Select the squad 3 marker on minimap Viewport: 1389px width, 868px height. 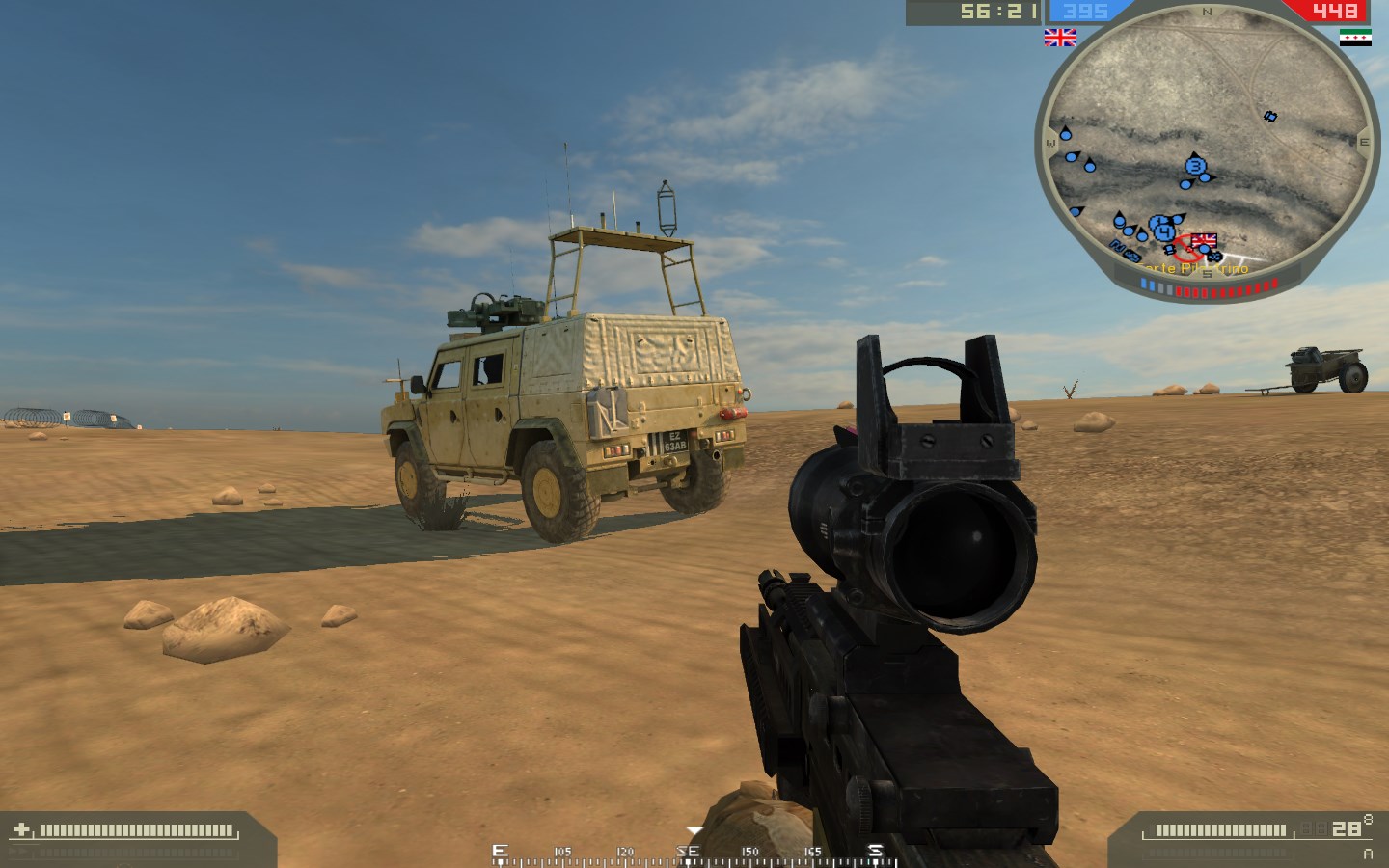1196,167
